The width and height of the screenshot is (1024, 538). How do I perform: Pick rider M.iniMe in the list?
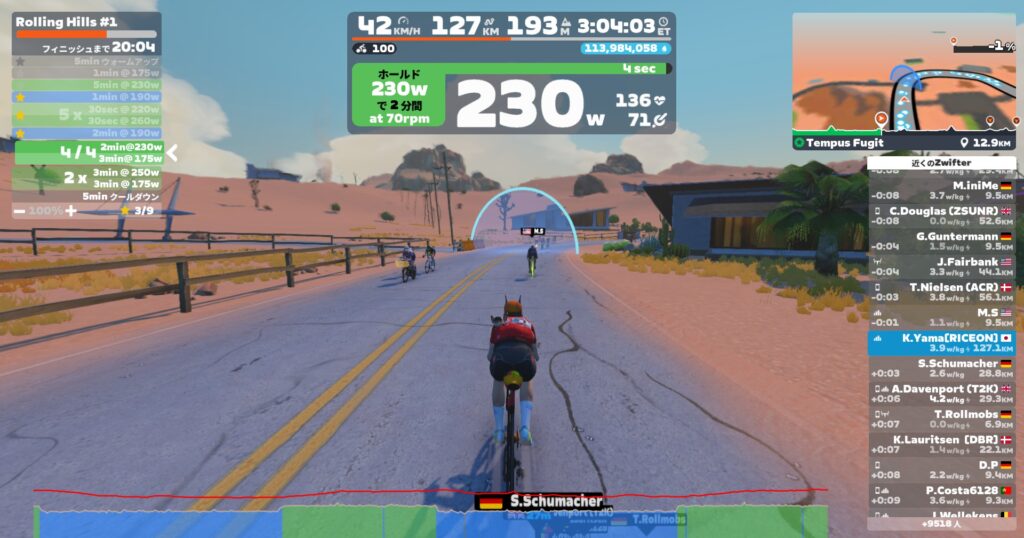point(942,191)
